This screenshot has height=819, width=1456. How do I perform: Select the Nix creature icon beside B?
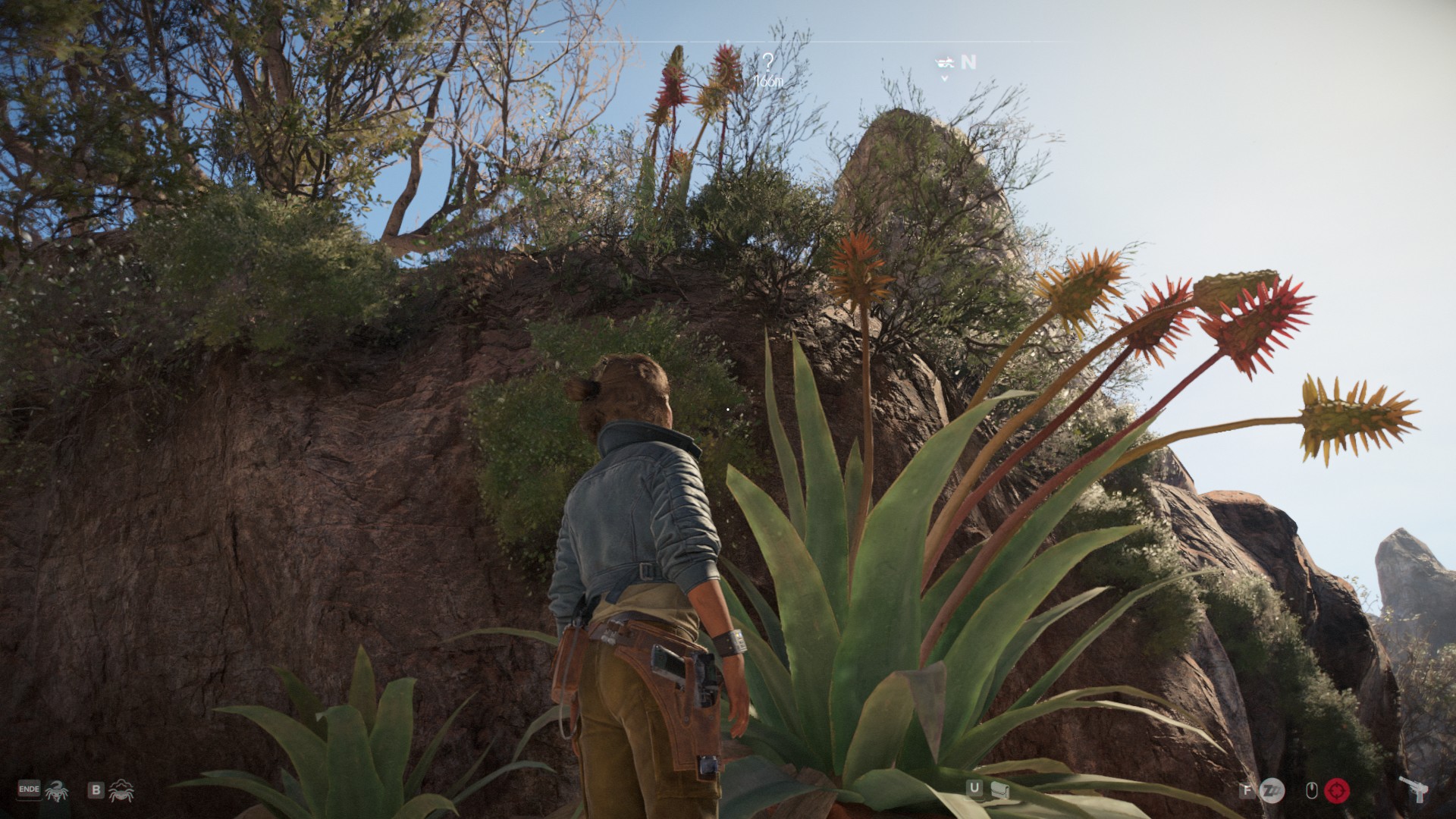[120, 792]
